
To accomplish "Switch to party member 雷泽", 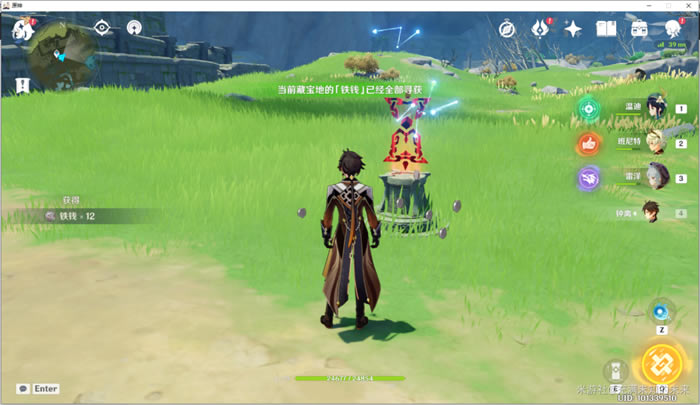I will point(656,176).
